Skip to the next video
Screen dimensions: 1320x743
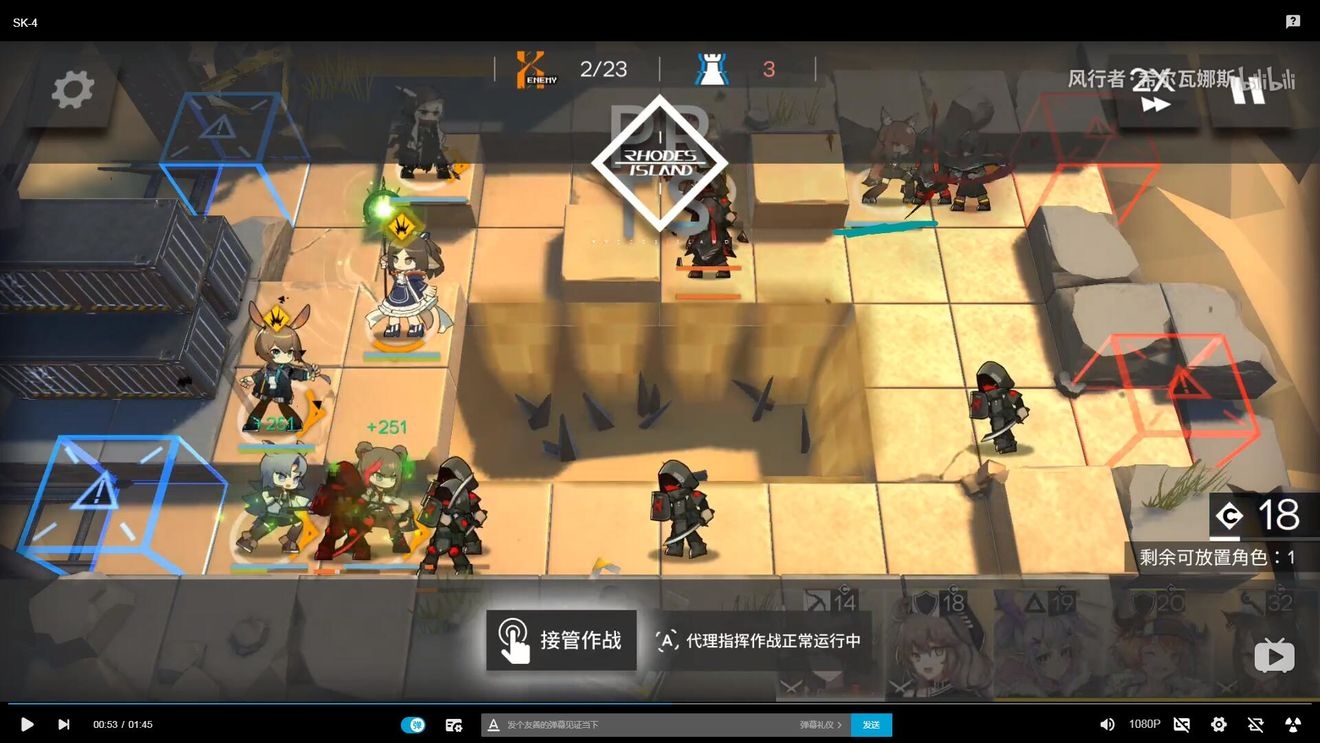coord(64,724)
